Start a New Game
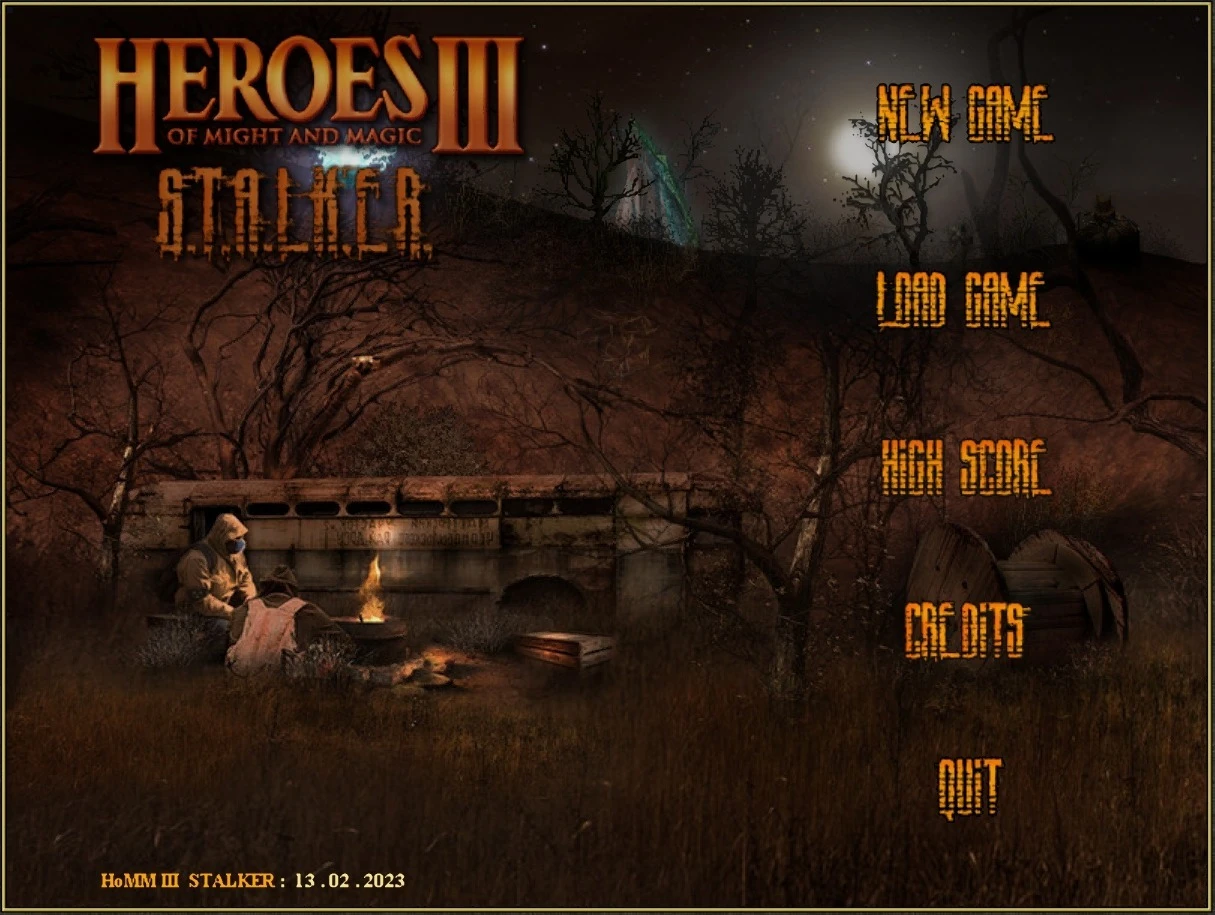The image size is (1215, 915). (964, 113)
